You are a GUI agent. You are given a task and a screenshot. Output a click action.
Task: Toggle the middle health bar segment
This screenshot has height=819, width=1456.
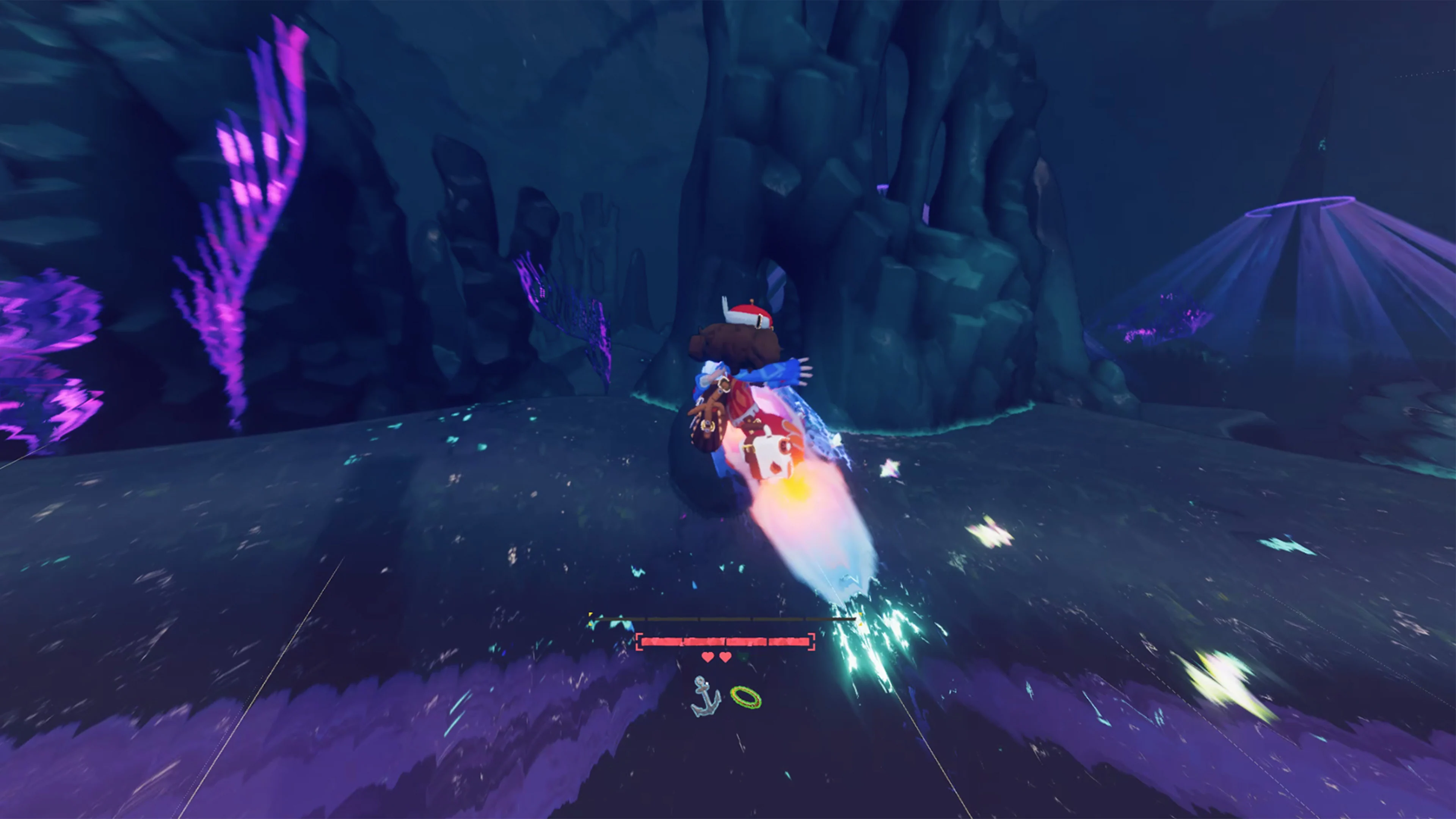click(725, 643)
